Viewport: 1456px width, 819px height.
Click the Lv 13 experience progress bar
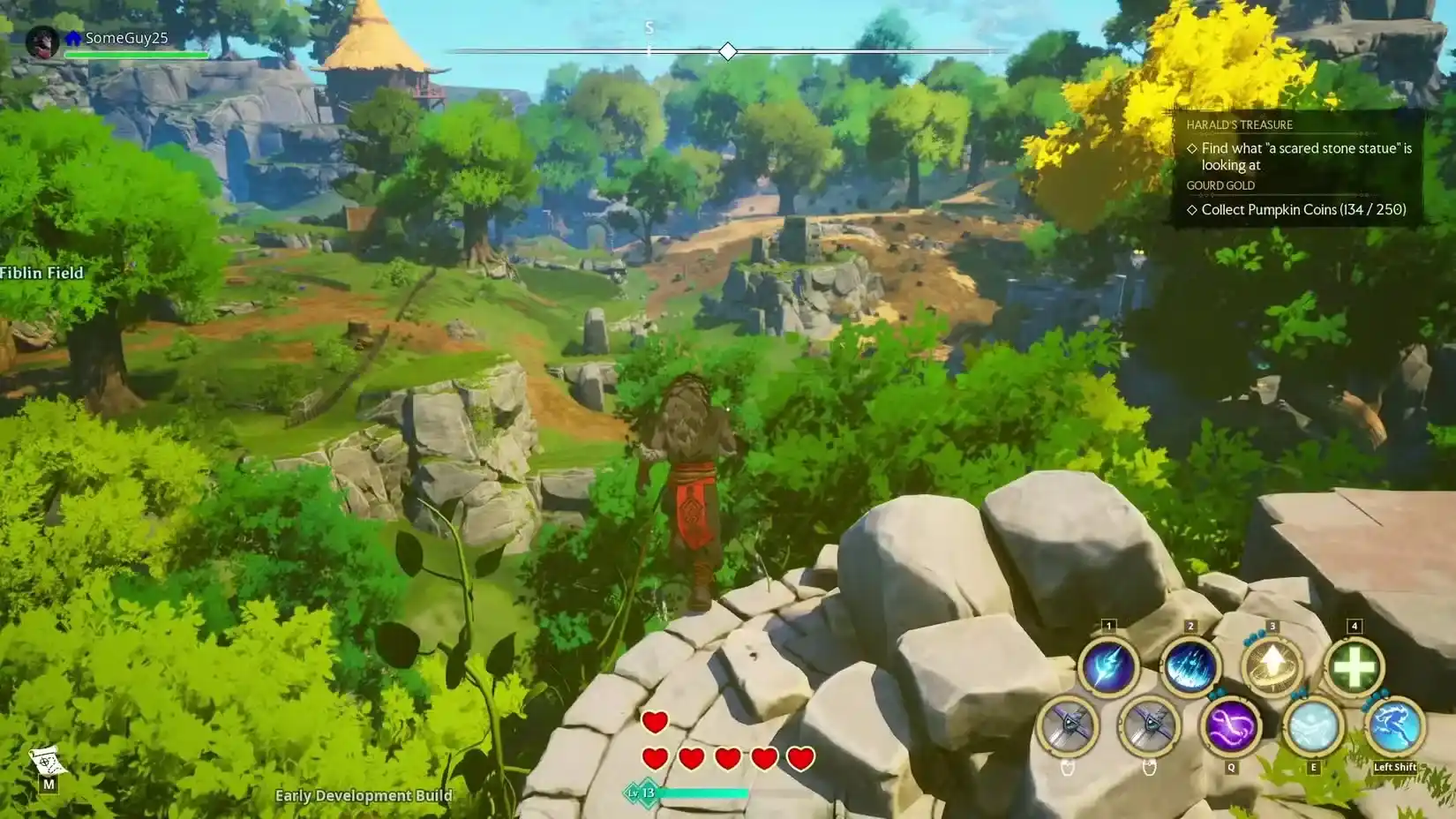pos(697,793)
